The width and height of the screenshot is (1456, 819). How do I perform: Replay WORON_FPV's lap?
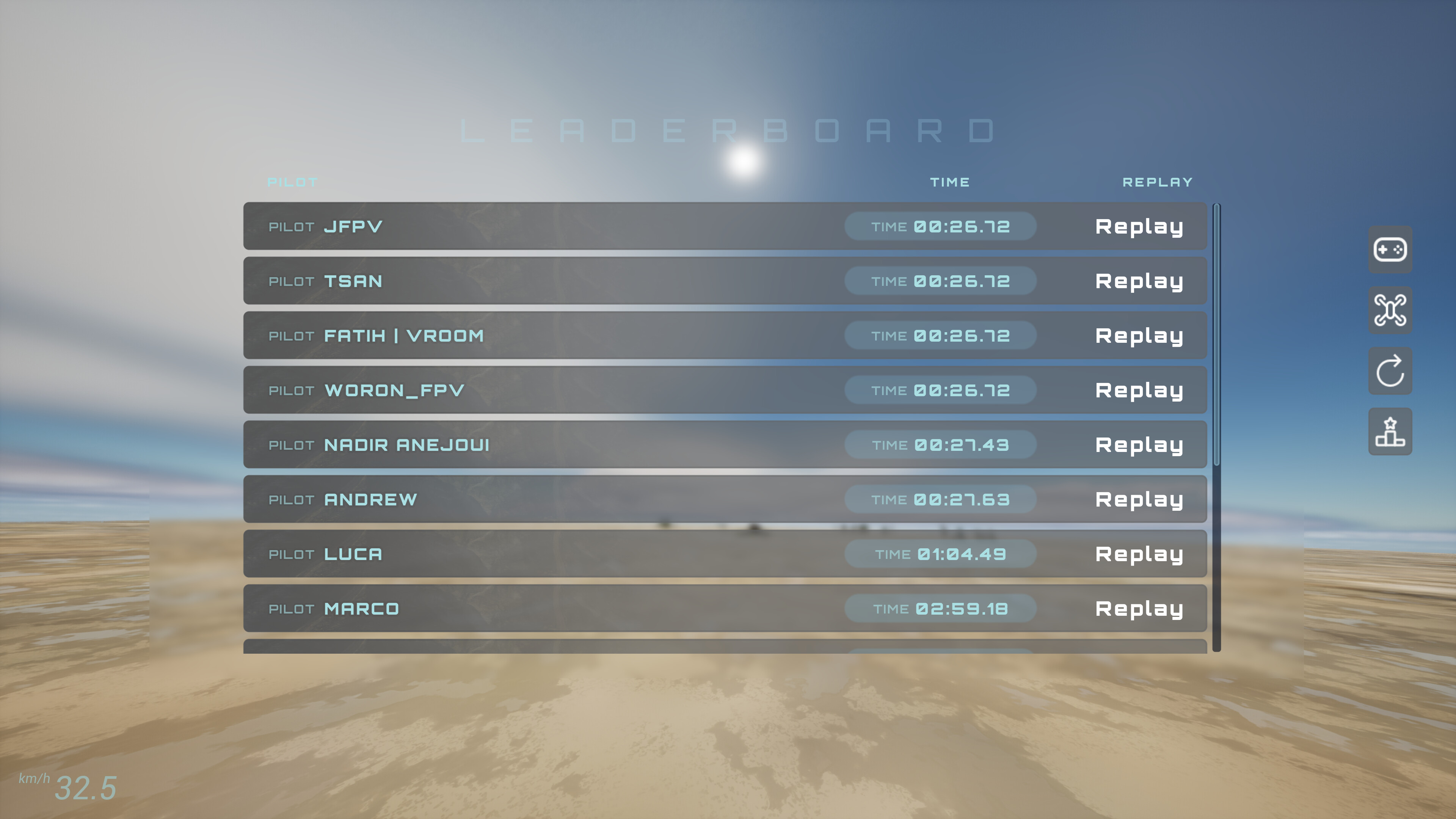[x=1139, y=390]
